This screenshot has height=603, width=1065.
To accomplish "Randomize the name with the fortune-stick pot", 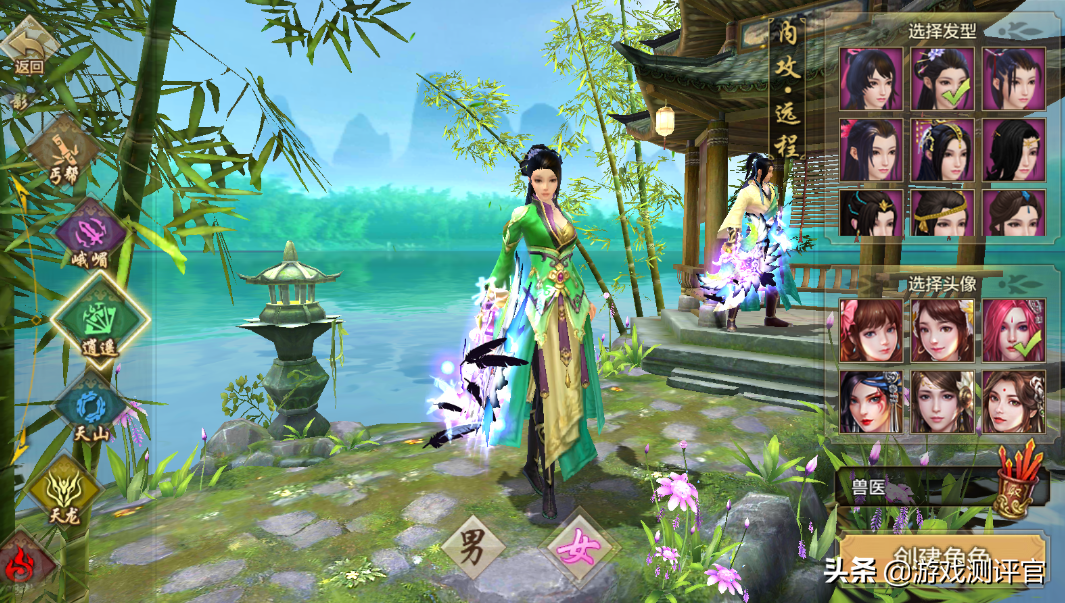I will pyautogui.click(x=1018, y=484).
